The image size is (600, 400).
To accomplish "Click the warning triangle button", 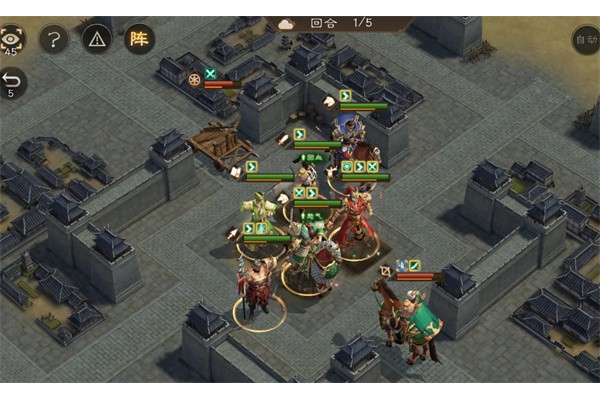I will tap(96, 39).
